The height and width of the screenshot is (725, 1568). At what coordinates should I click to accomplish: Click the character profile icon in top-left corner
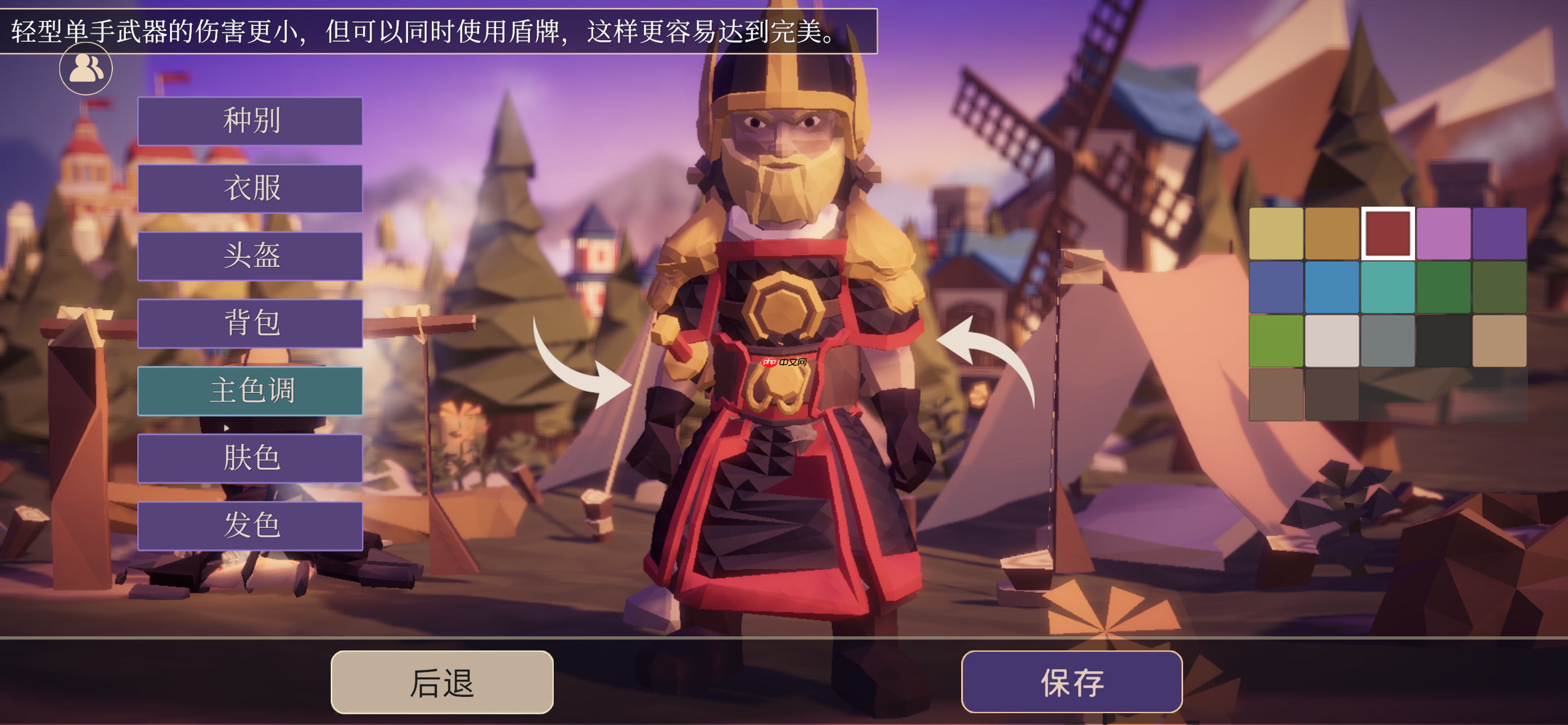click(85, 69)
